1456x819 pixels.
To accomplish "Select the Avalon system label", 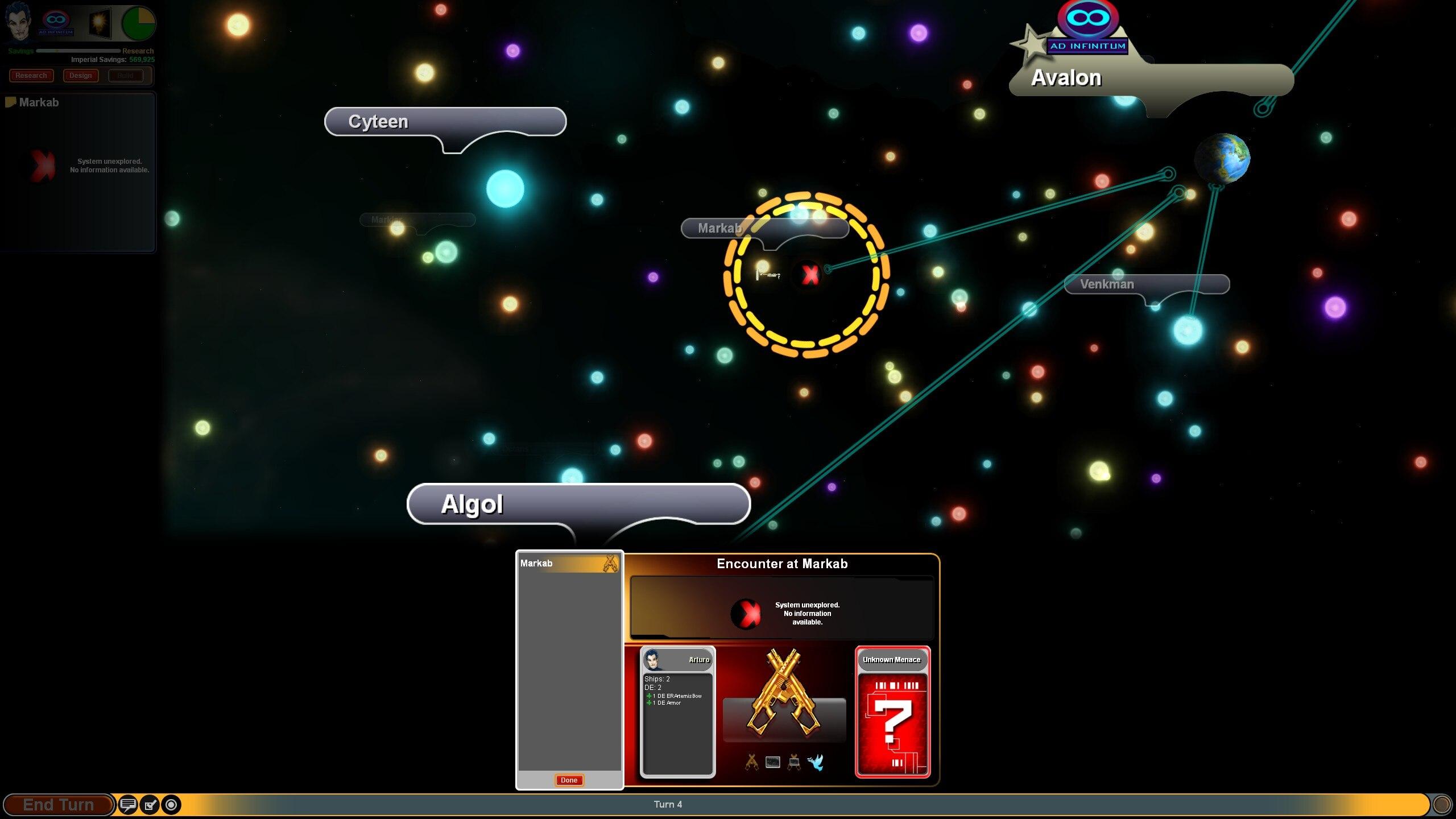I will tap(1066, 78).
